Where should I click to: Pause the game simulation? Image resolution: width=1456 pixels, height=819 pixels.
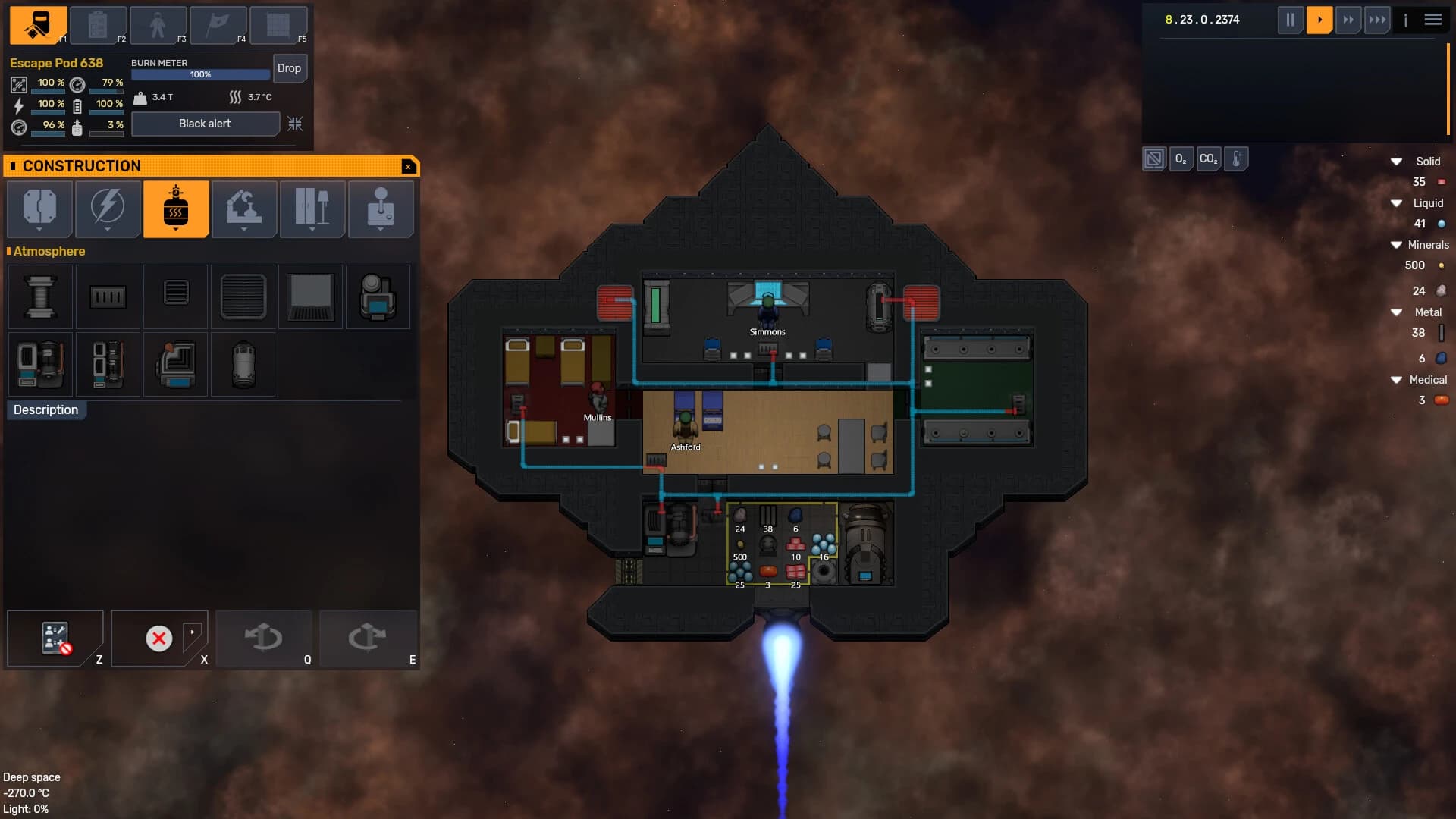coord(1291,20)
